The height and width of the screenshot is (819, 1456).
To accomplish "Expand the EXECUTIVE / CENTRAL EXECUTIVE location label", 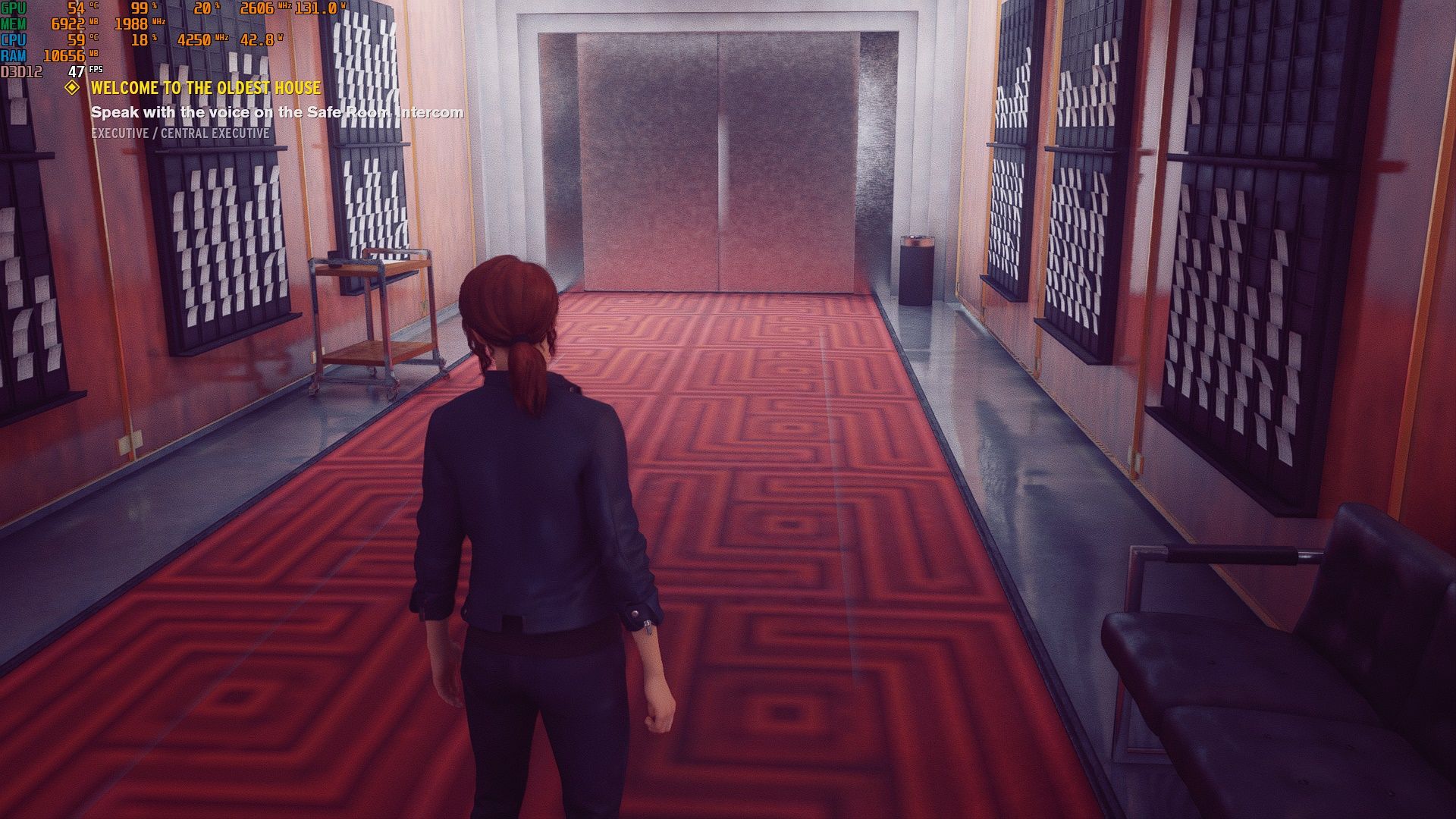I will [180, 135].
